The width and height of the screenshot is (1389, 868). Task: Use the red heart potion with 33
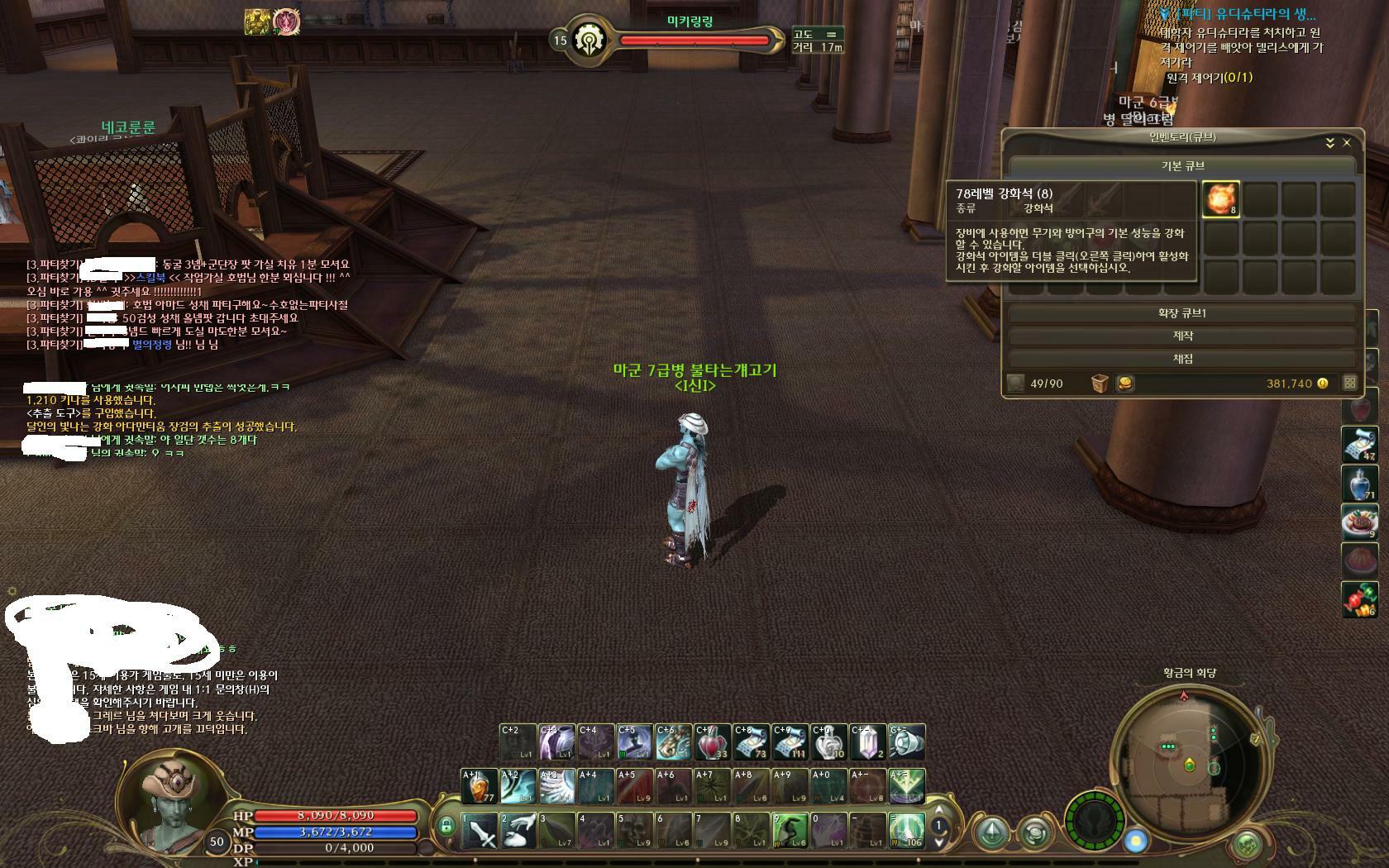click(x=712, y=742)
